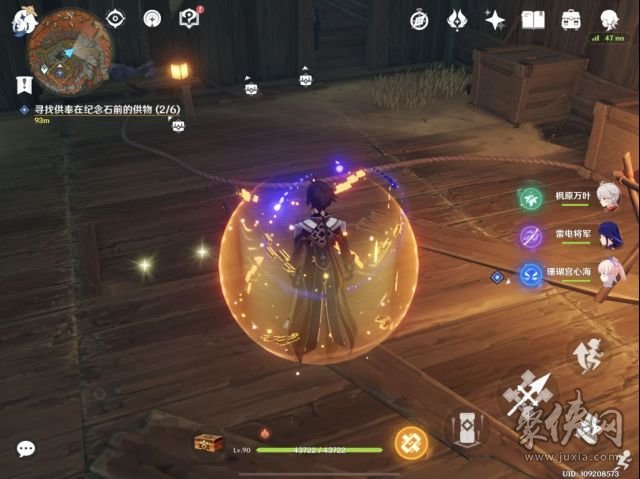Image resolution: width=640 pixels, height=479 pixels.
Task: Tap the eye-shaped icon beside the minimap
Action: click(115, 19)
